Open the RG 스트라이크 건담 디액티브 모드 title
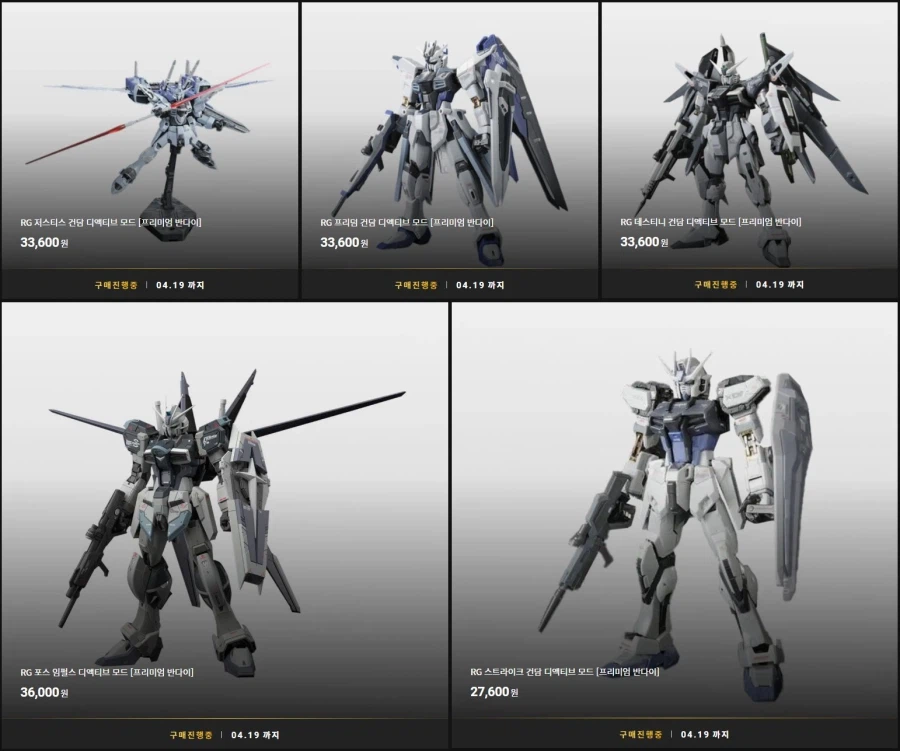Screen dimensions: 900x751 565,672
